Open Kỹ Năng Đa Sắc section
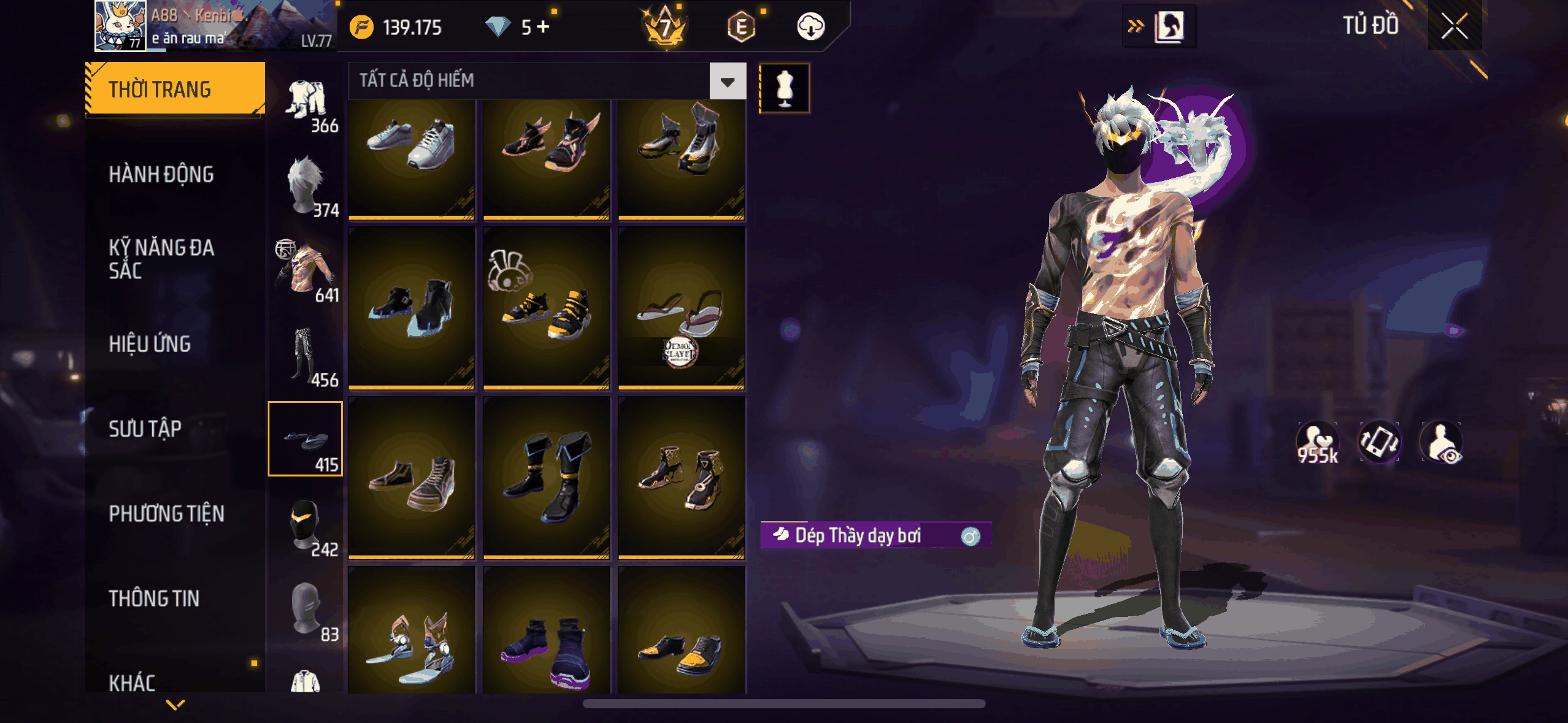 point(161,259)
